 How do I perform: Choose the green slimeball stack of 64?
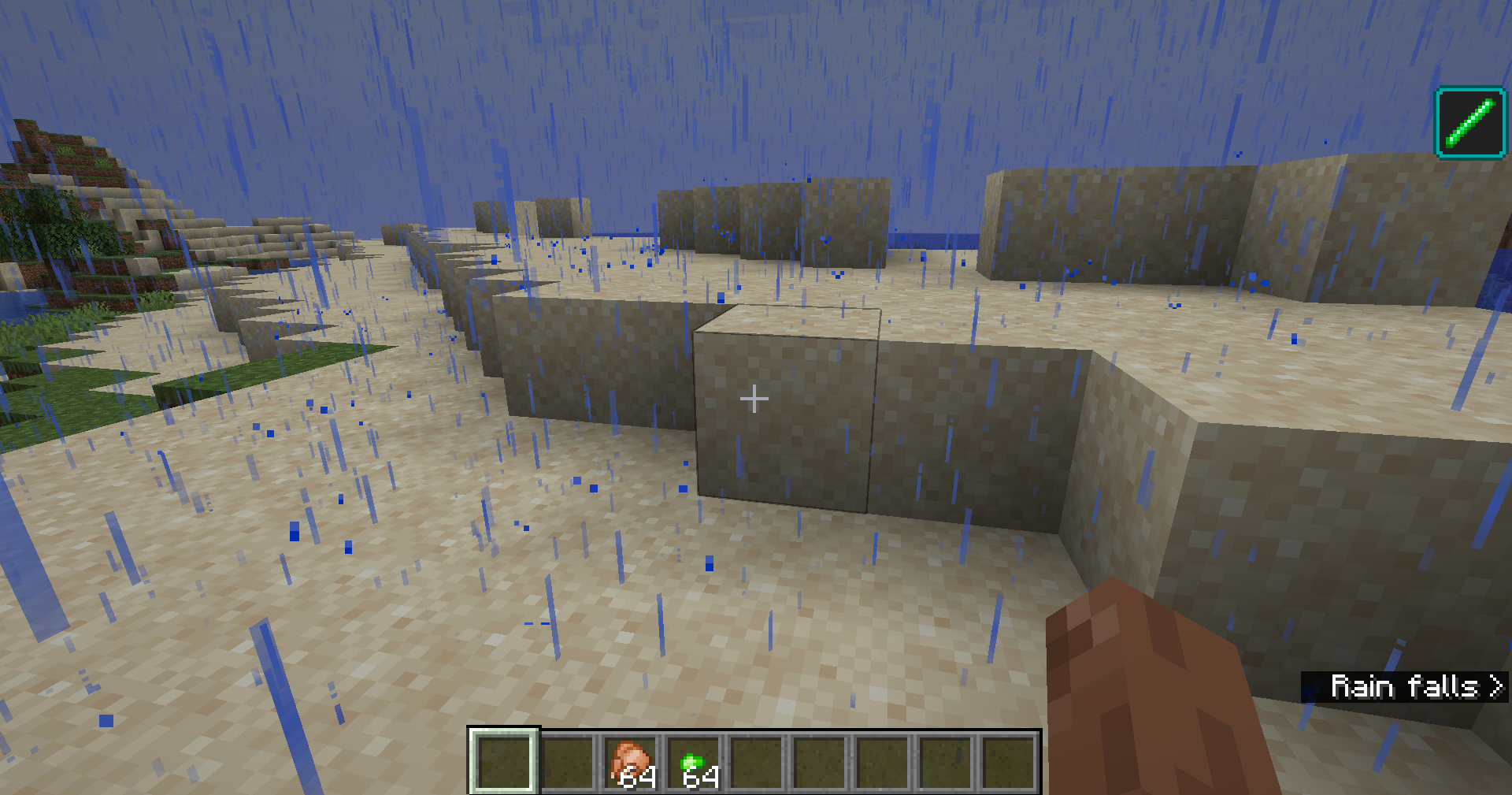[x=695, y=763]
